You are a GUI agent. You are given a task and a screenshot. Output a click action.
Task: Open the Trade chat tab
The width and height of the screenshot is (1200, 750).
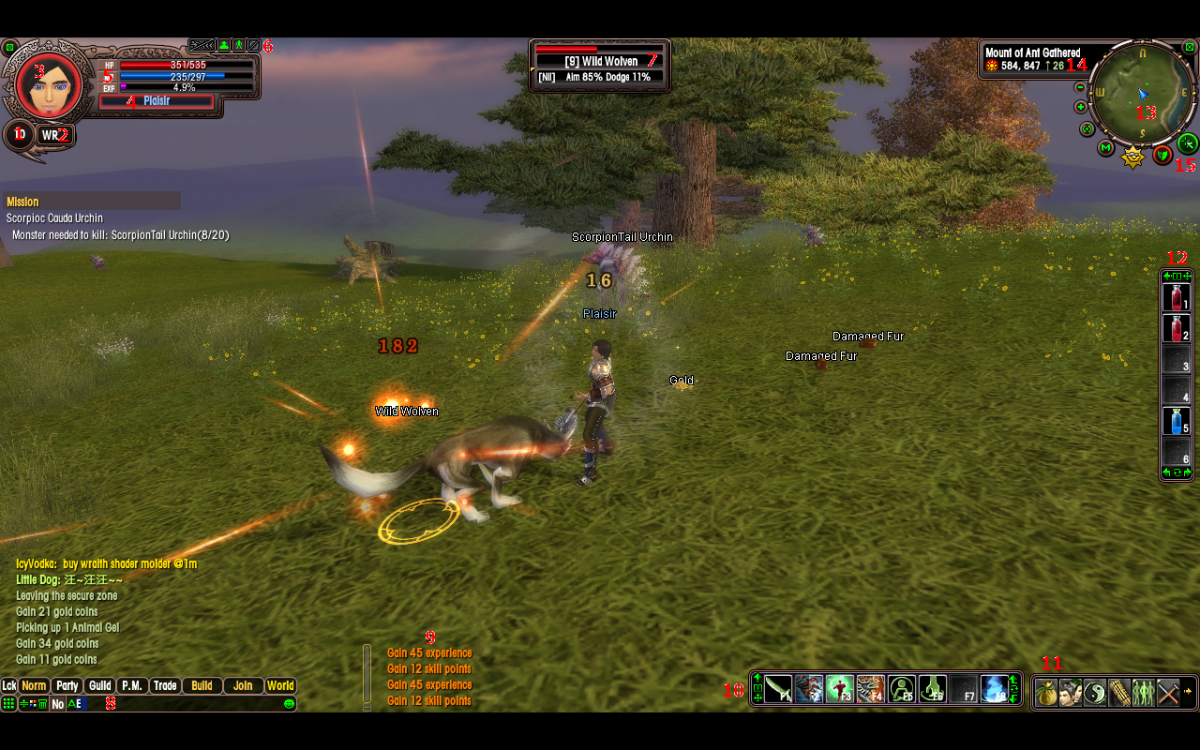165,686
